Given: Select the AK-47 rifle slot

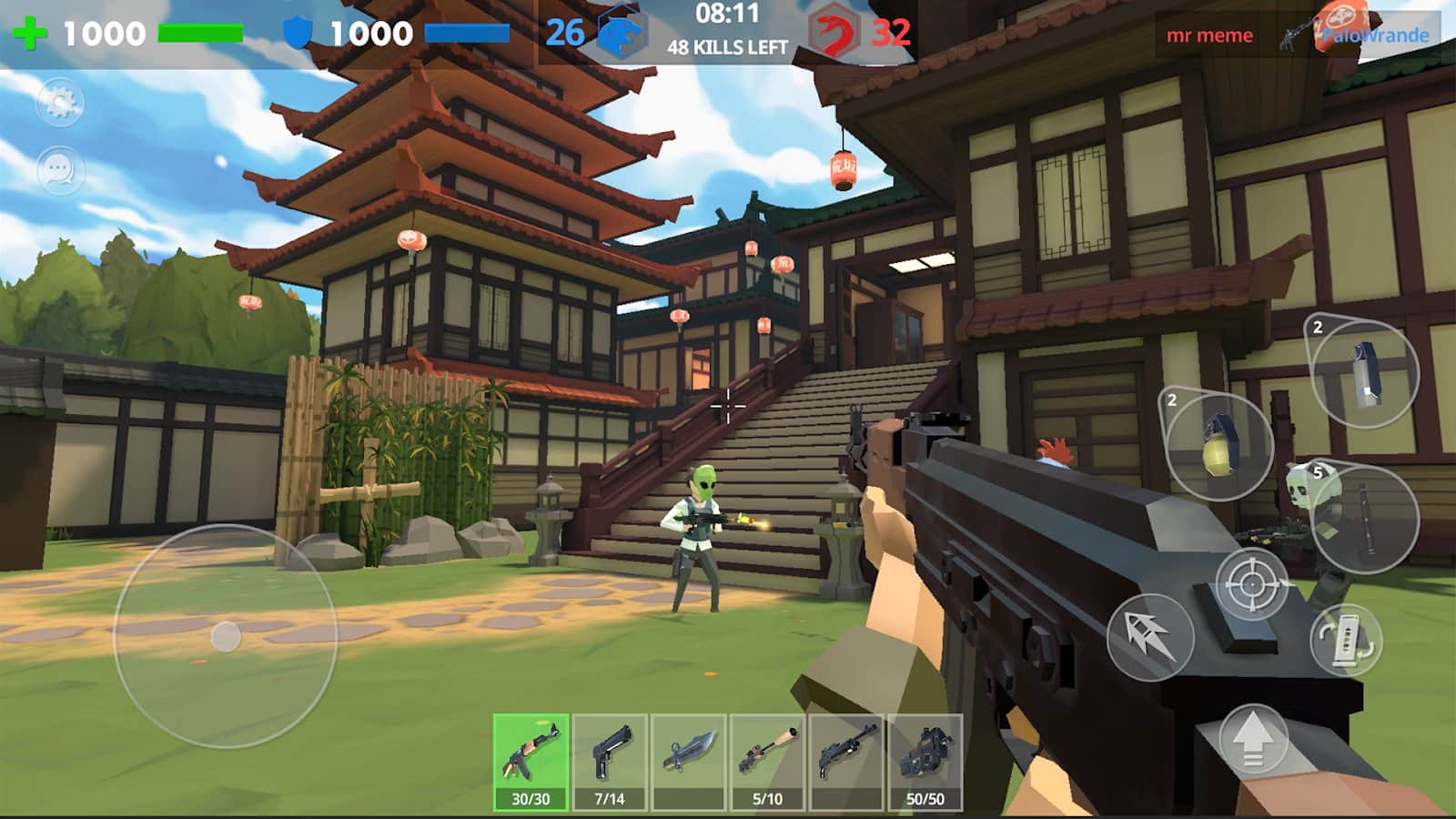Looking at the screenshot, I should point(531,762).
